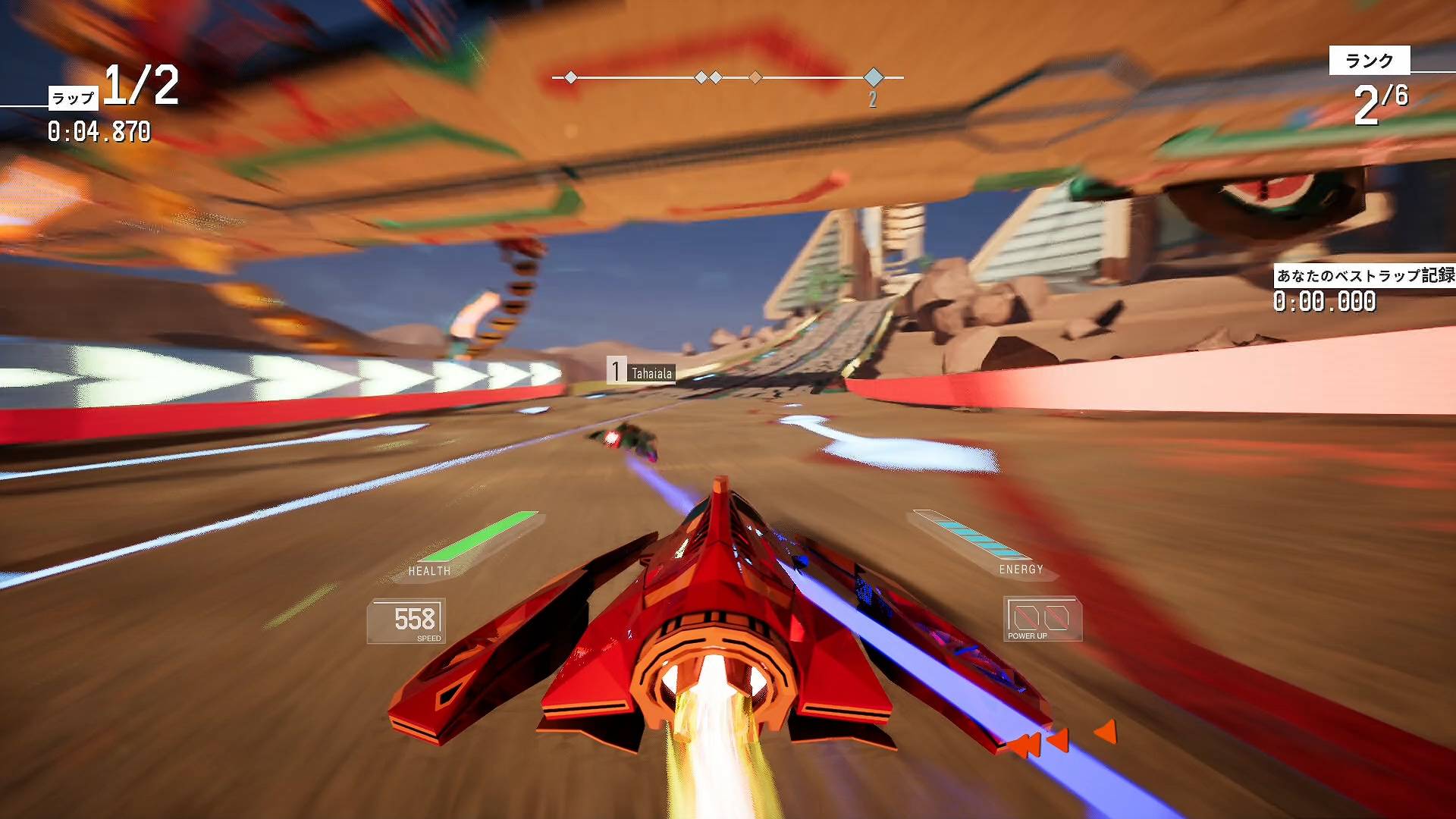Click the tilted orange triangle icon
Viewport: 1456px width, 819px height.
coord(1106,733)
